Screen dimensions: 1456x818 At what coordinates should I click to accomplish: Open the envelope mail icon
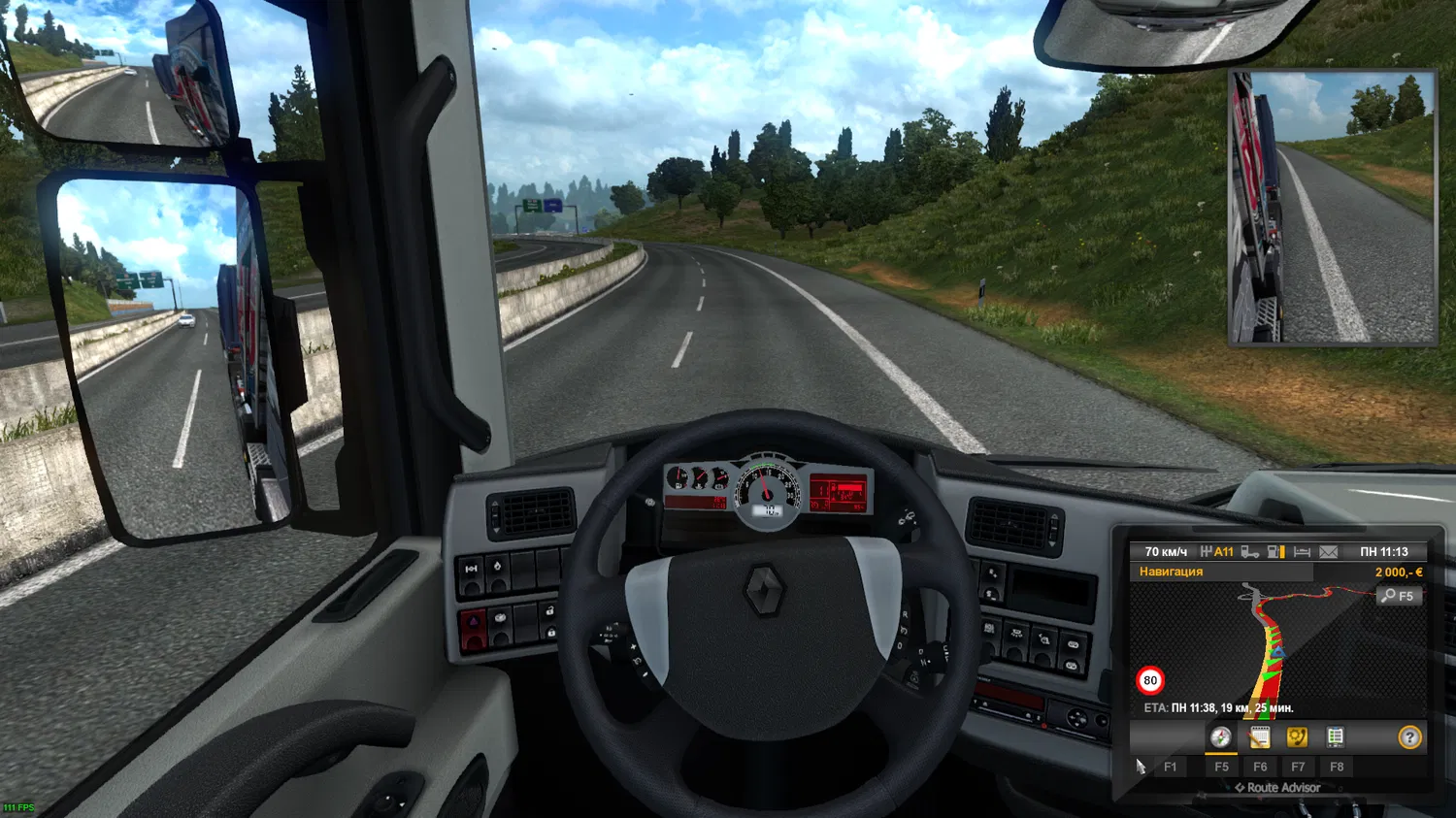tap(1328, 552)
